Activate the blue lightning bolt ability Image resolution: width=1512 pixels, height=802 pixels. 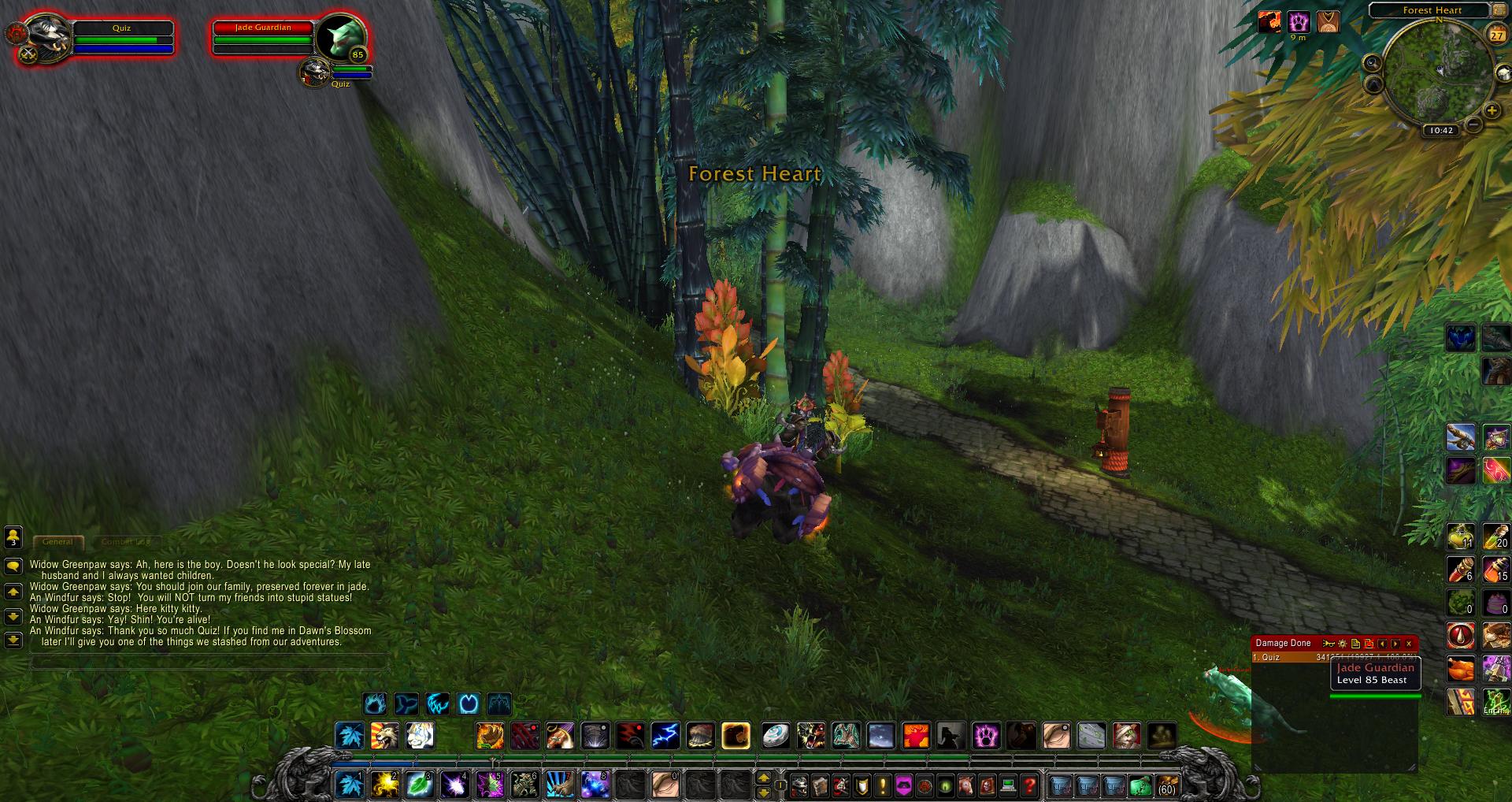(x=665, y=736)
